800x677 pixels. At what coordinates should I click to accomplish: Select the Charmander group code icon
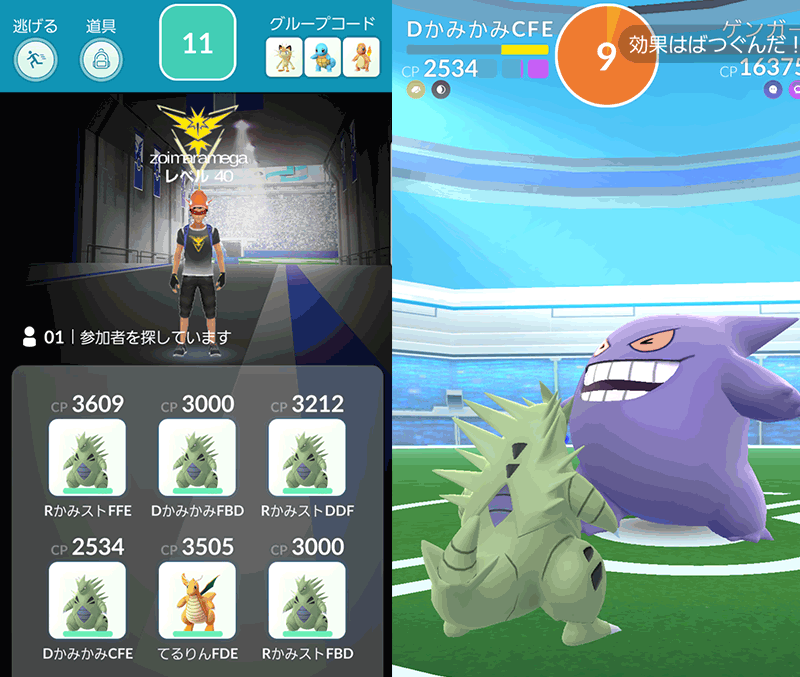(x=361, y=57)
